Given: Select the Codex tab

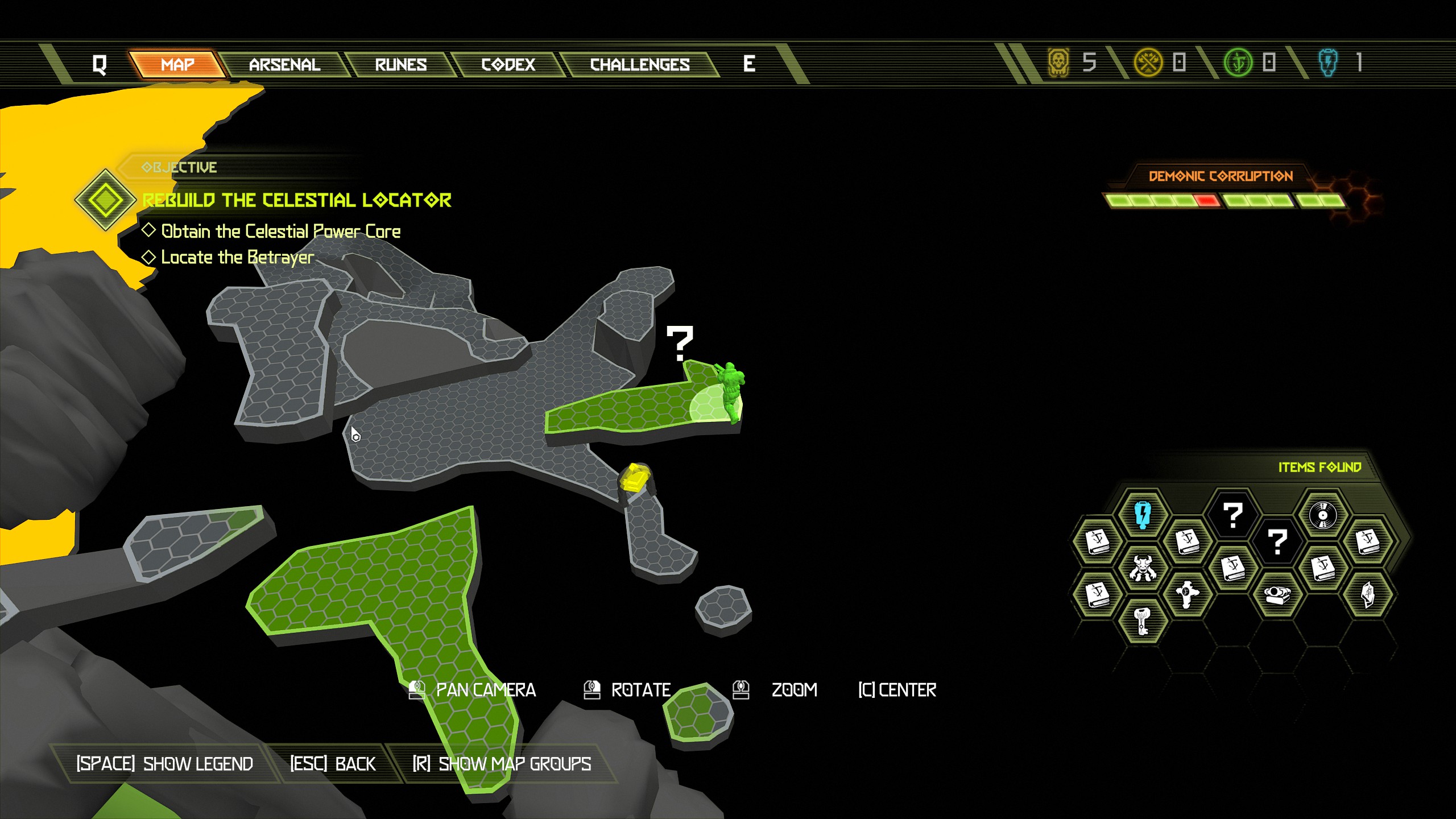Looking at the screenshot, I should (508, 64).
